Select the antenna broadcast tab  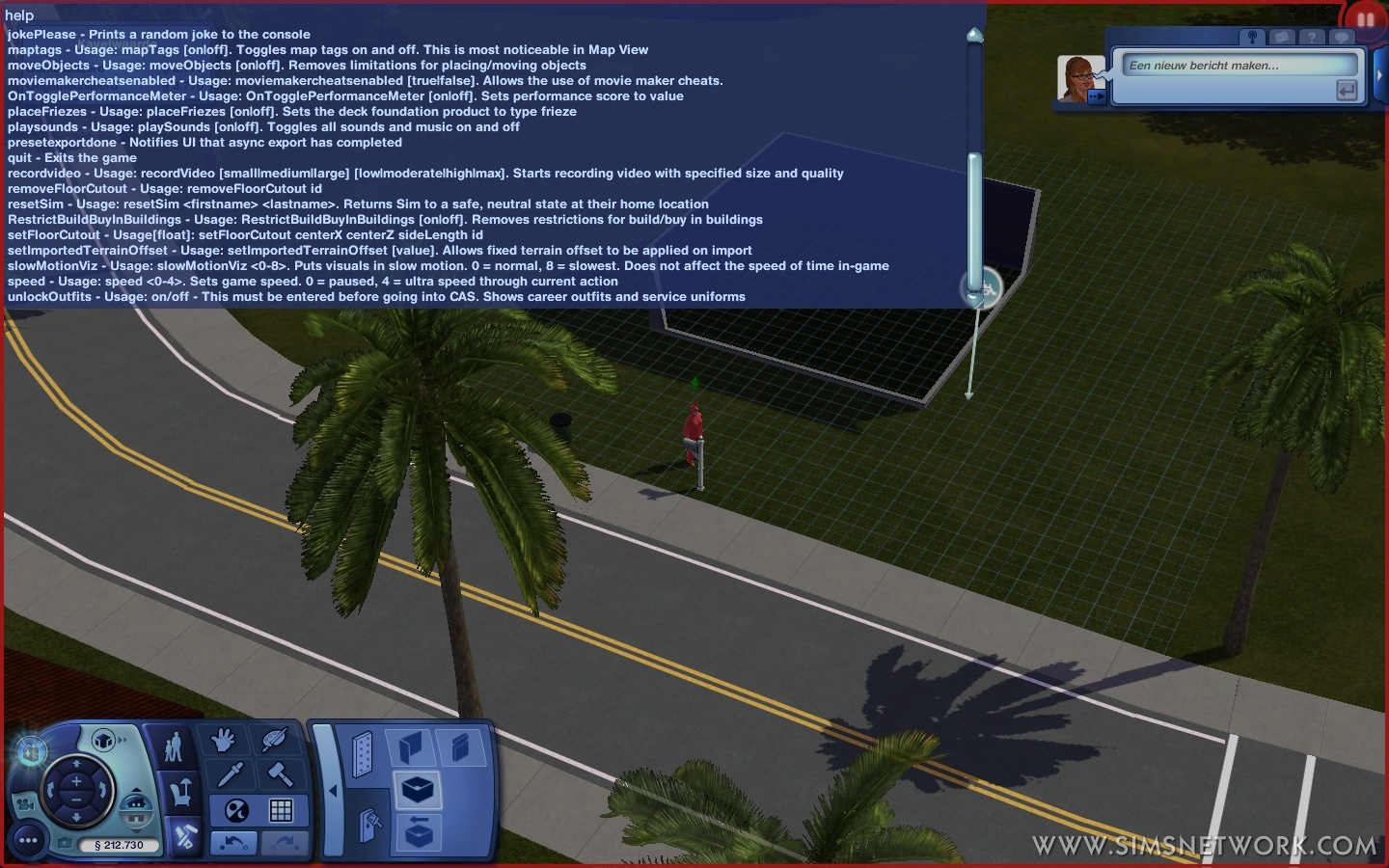click(1252, 38)
